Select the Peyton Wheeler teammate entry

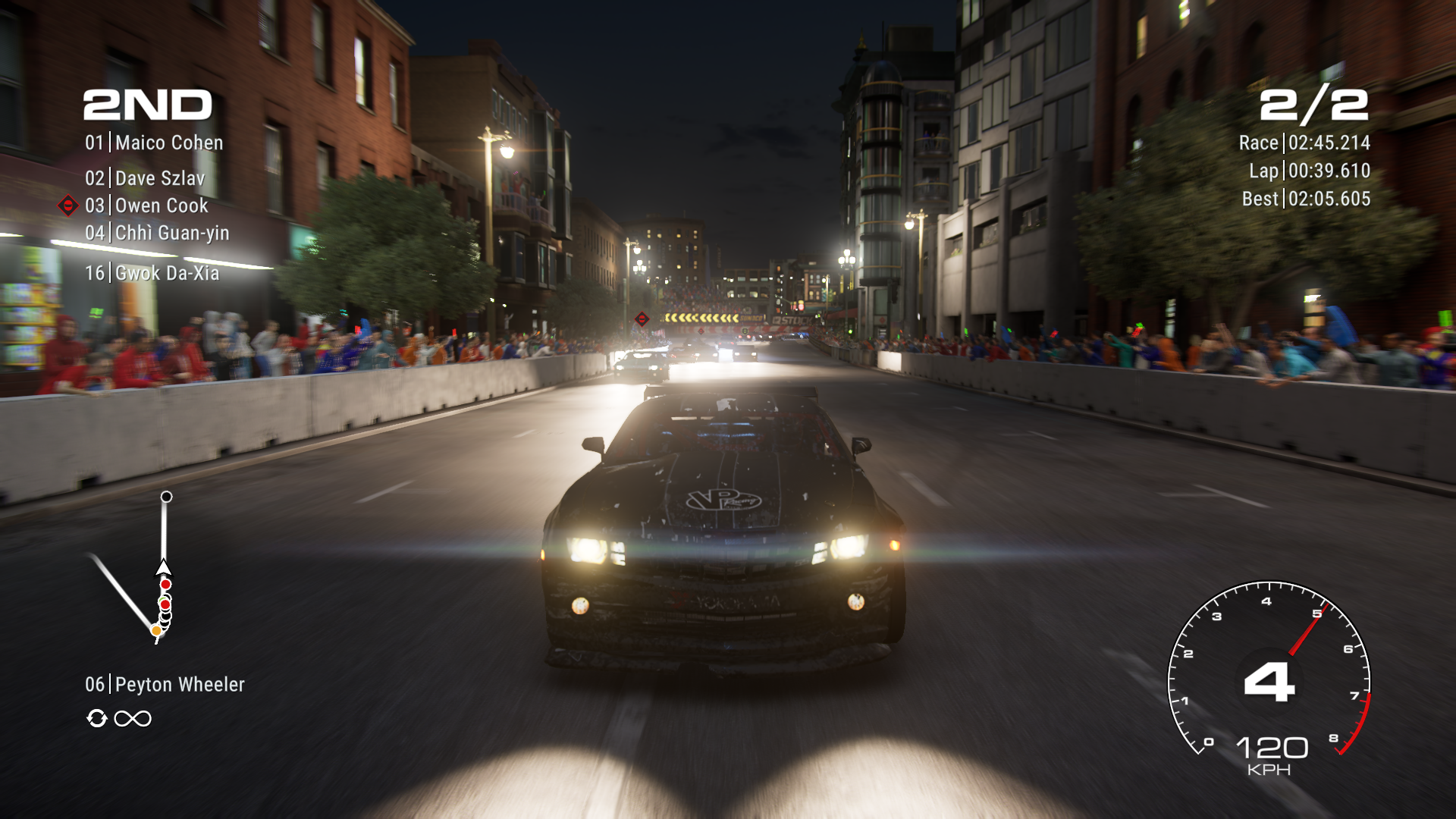pos(165,685)
